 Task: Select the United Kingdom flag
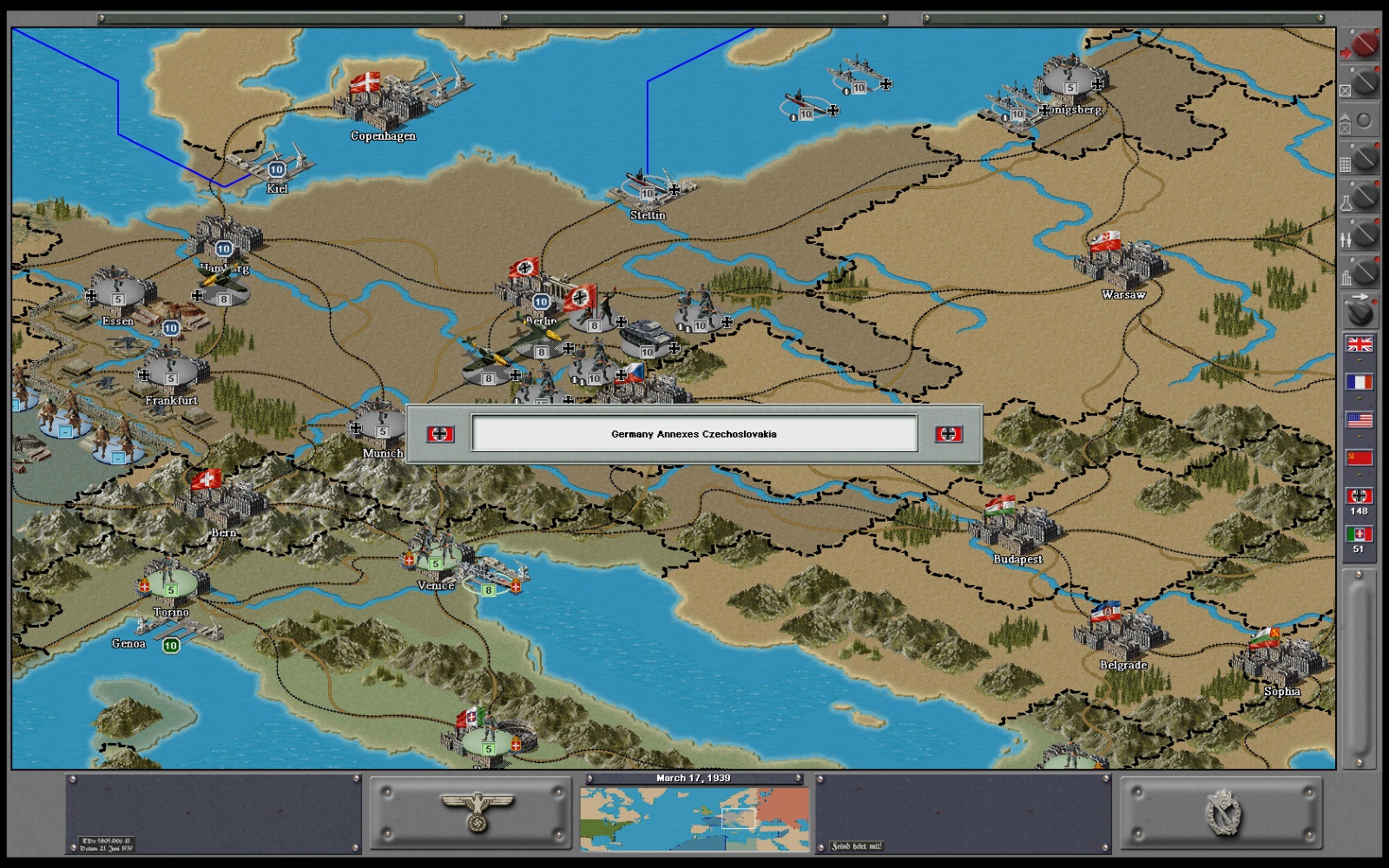click(1359, 345)
